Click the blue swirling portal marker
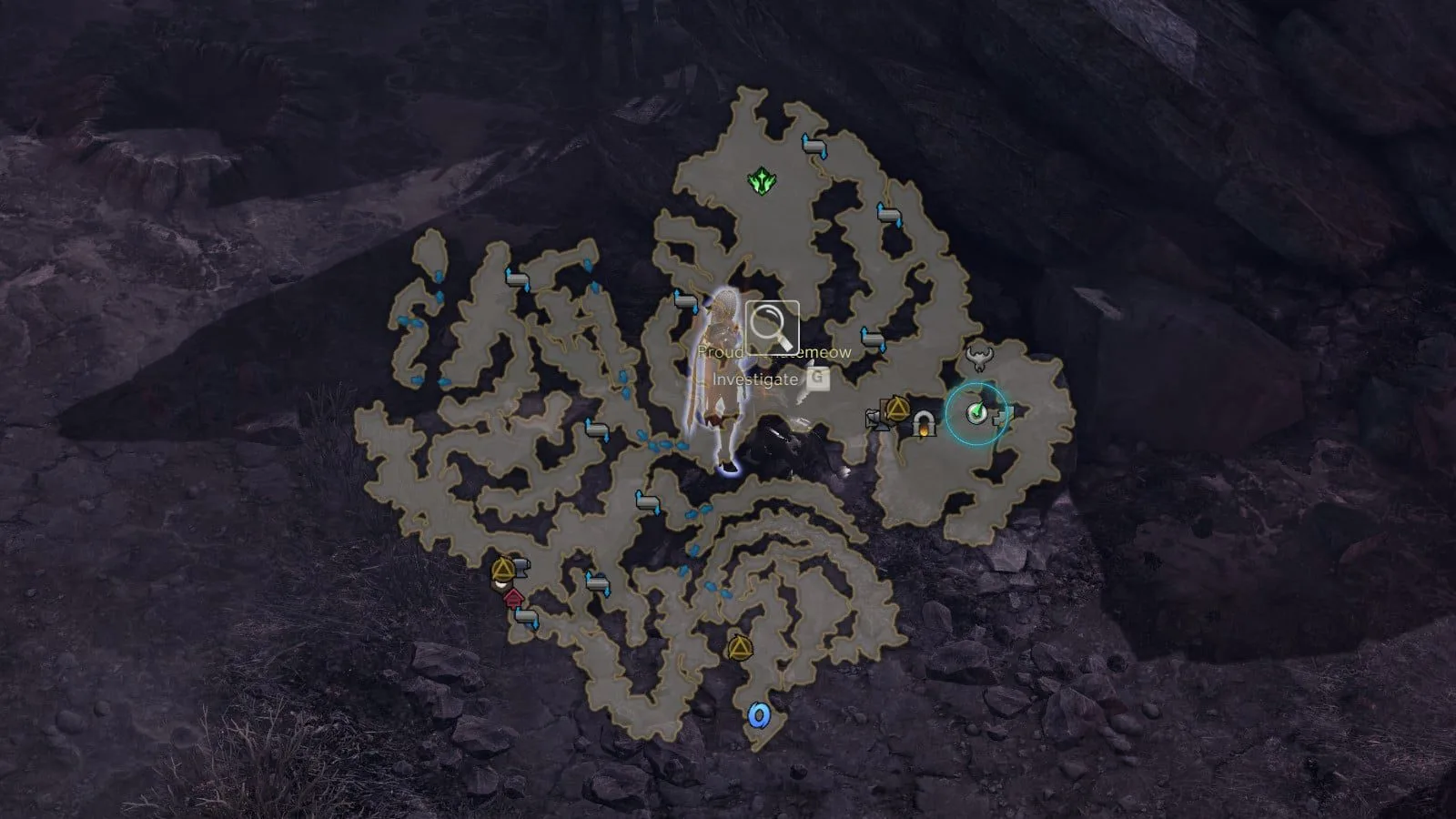1456x819 pixels. click(x=757, y=715)
